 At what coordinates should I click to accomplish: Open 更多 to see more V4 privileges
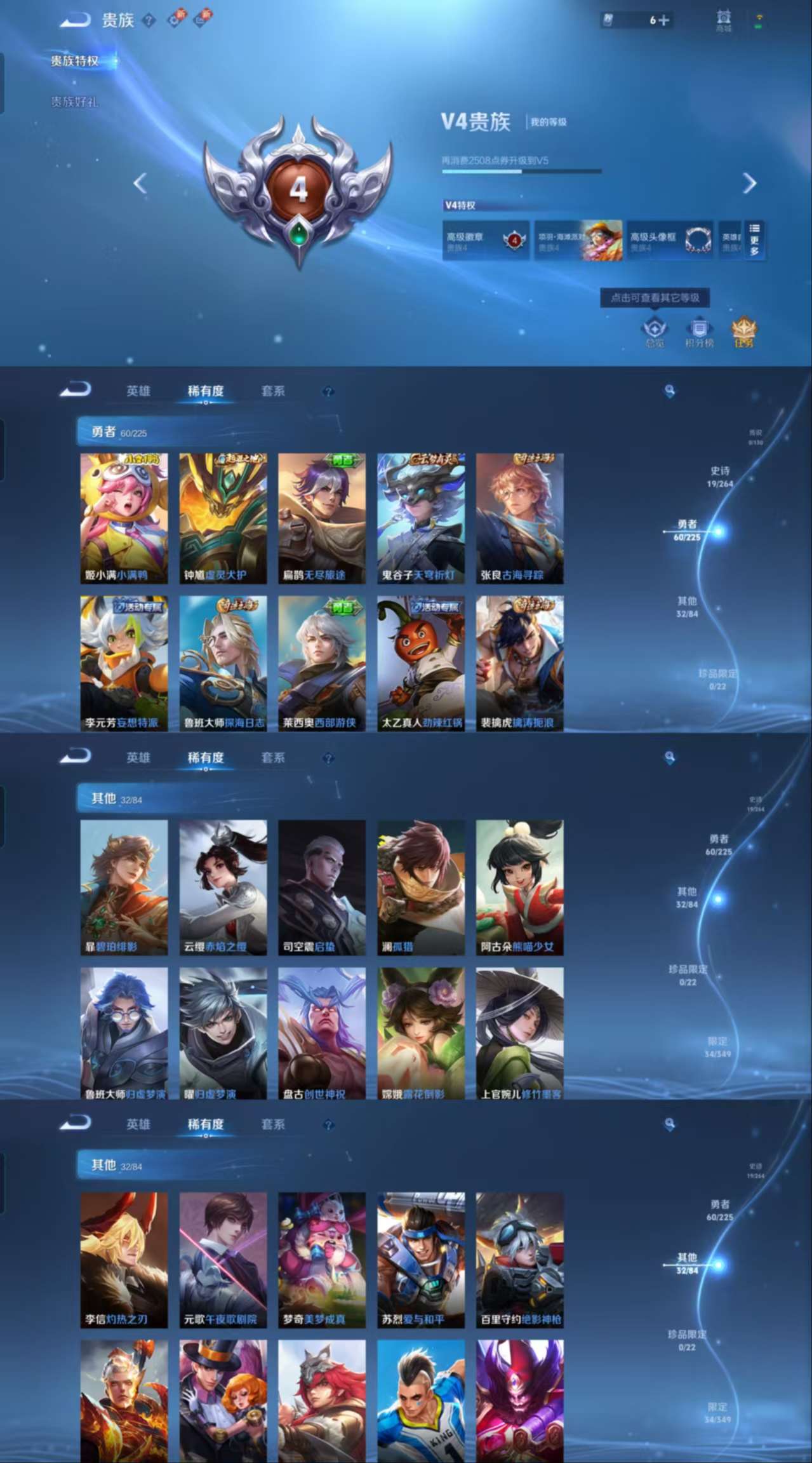(754, 240)
